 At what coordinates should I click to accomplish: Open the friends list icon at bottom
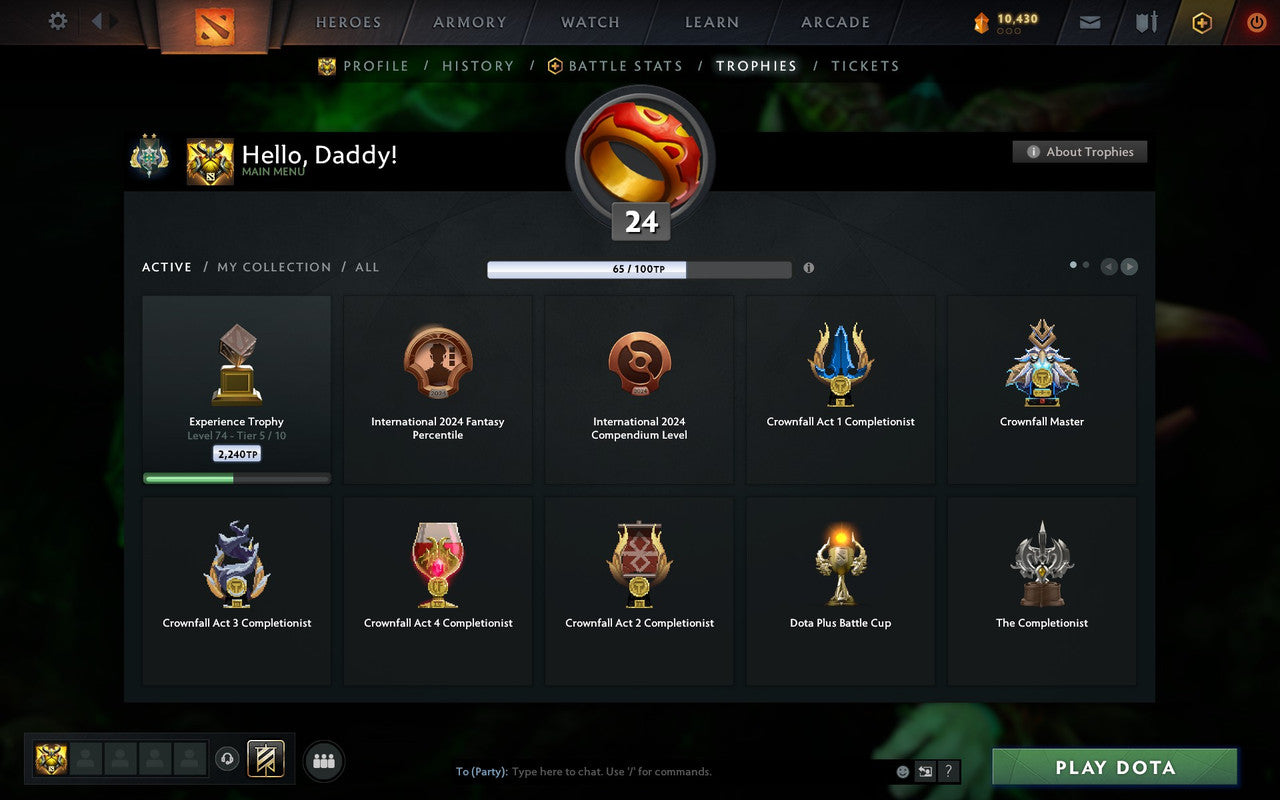pos(323,760)
